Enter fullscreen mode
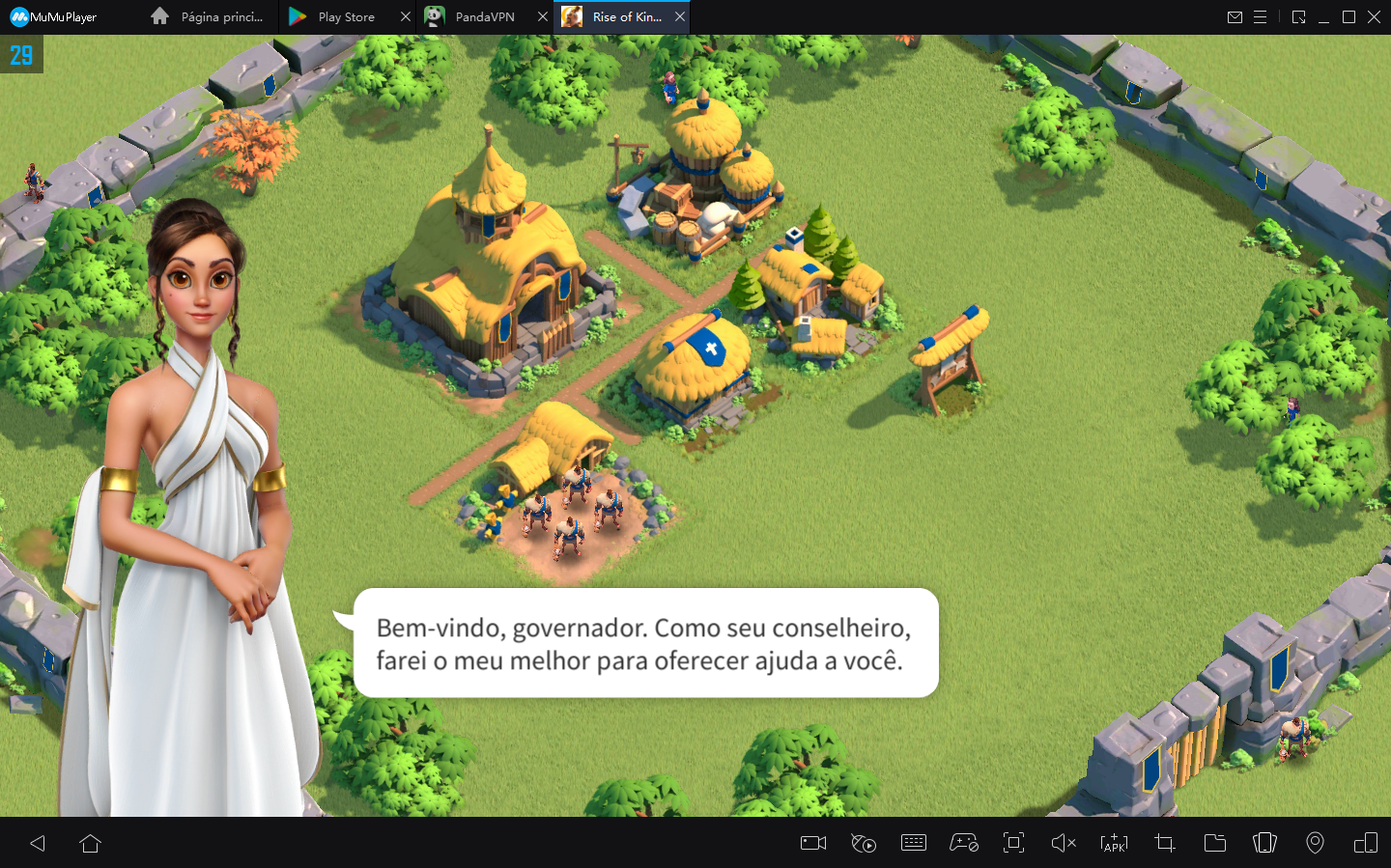This screenshot has height=868, width=1391. coord(1013,843)
